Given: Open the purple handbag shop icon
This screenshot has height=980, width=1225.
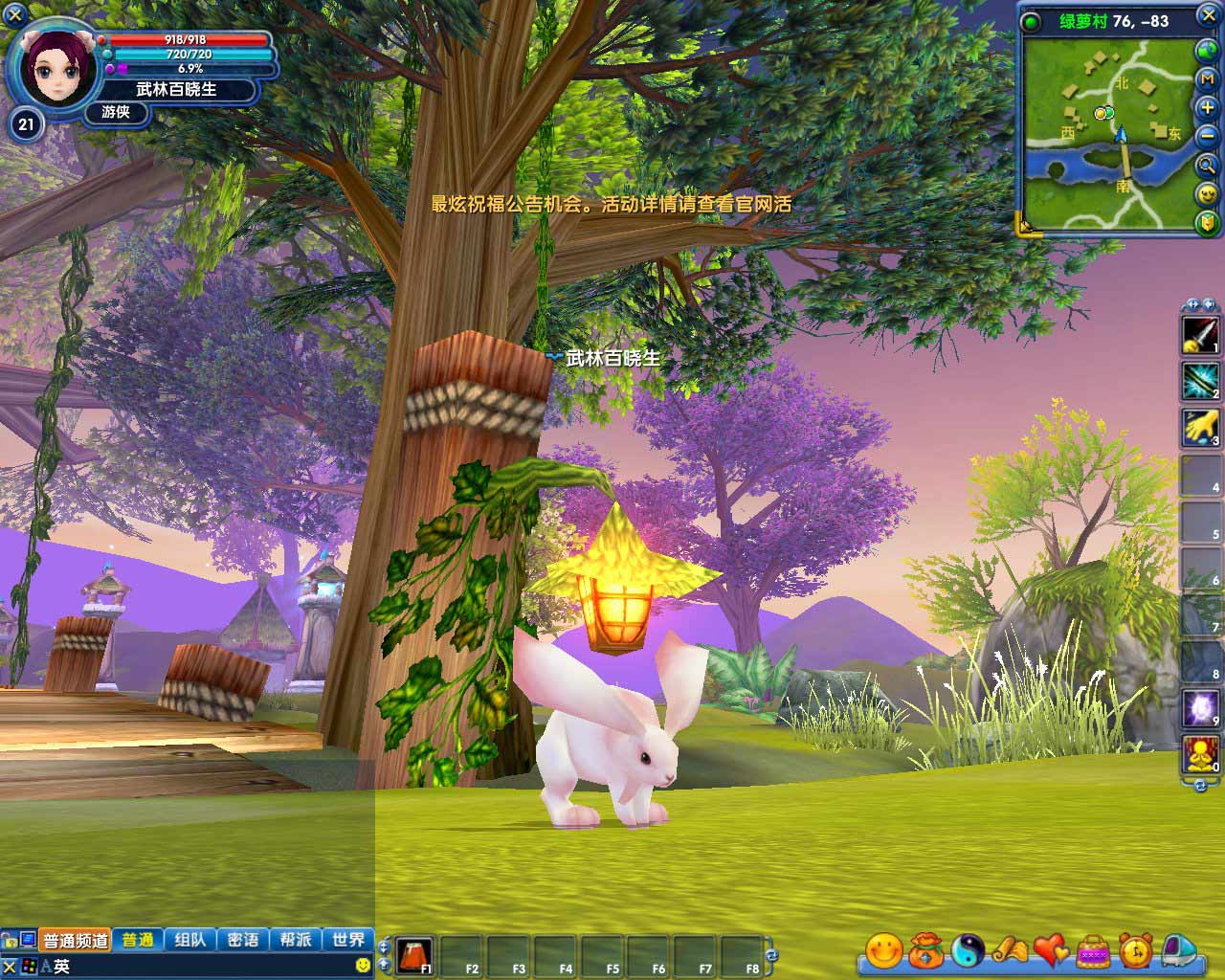Looking at the screenshot, I should 1093,950.
